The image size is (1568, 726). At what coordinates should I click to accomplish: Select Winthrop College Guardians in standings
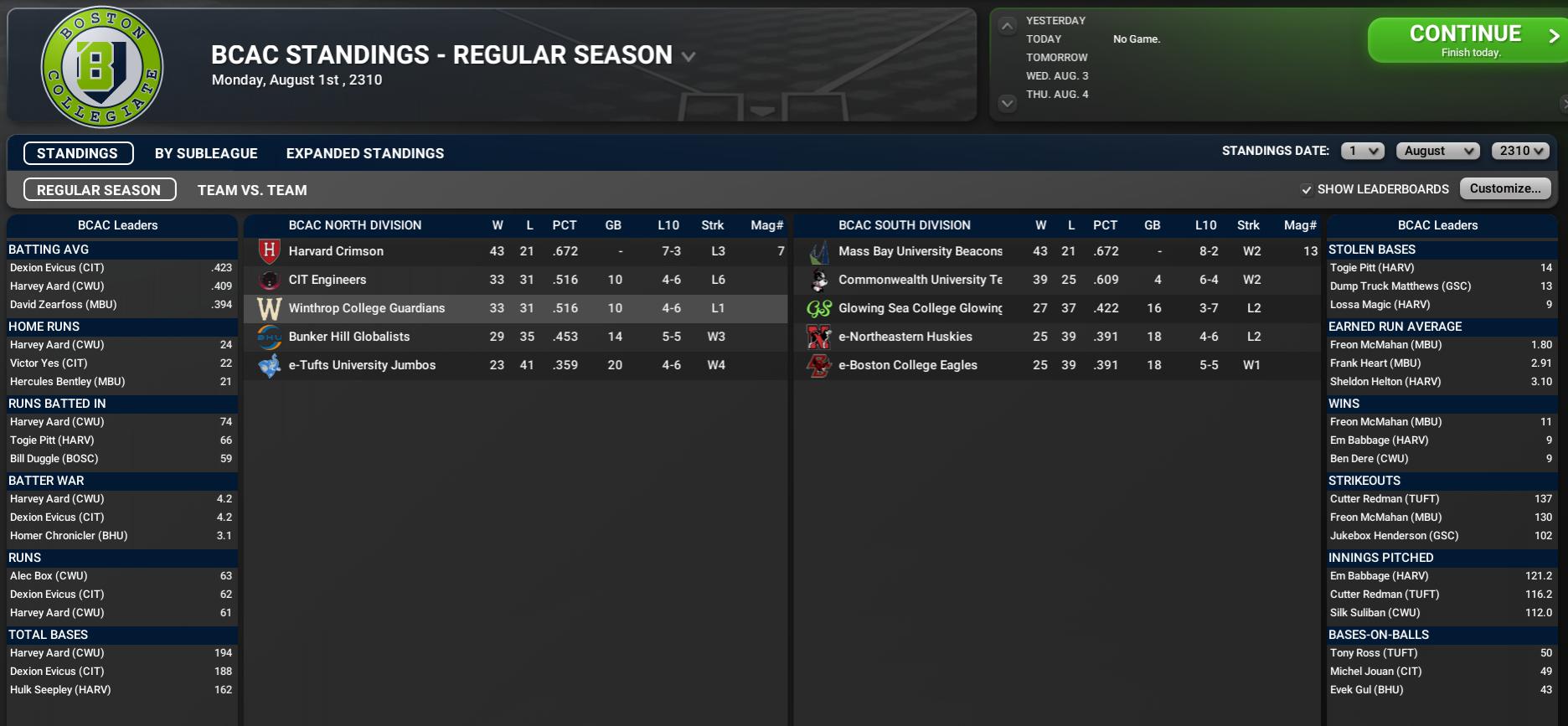click(366, 308)
